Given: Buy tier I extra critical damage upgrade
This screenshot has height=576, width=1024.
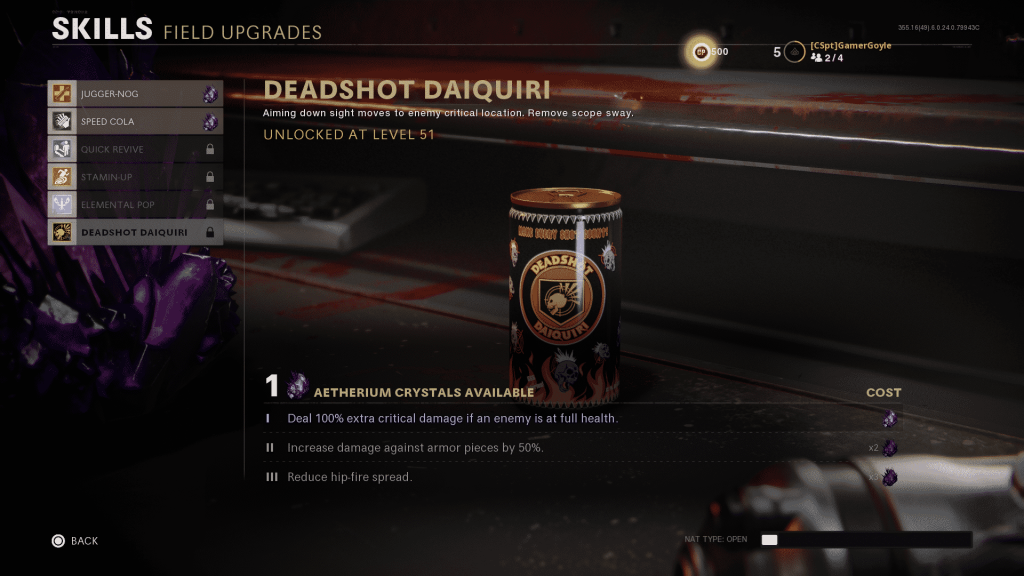Looking at the screenshot, I should coord(580,418).
